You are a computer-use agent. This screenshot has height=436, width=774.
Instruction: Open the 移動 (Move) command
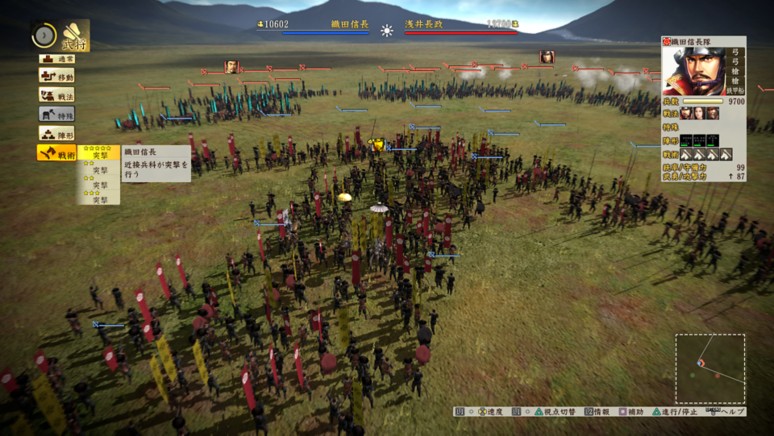pos(56,76)
